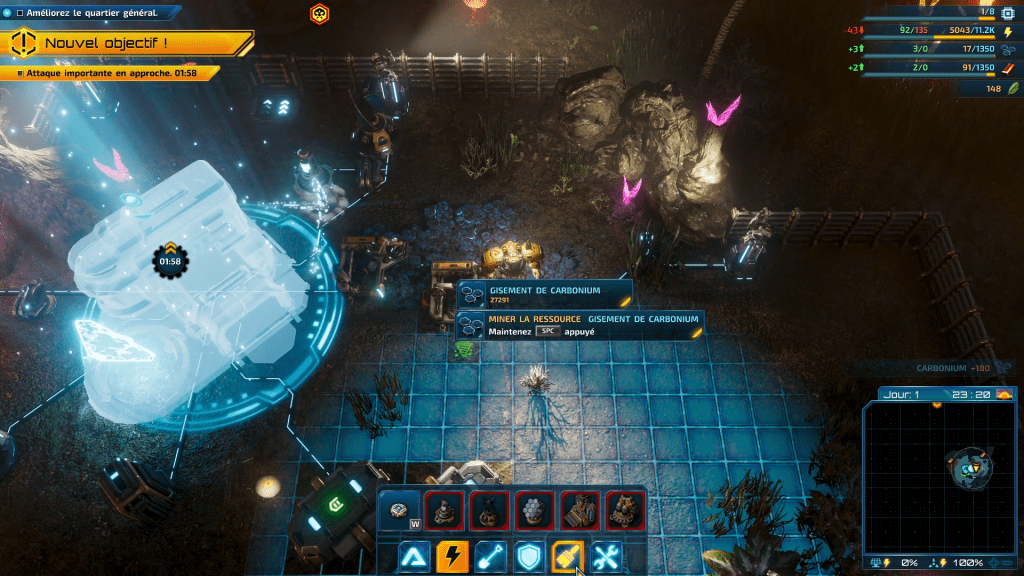This screenshot has width=1024, height=576.
Task: Select the 'Améliorez le quartier général' objective
Action: pyautogui.click(x=85, y=12)
